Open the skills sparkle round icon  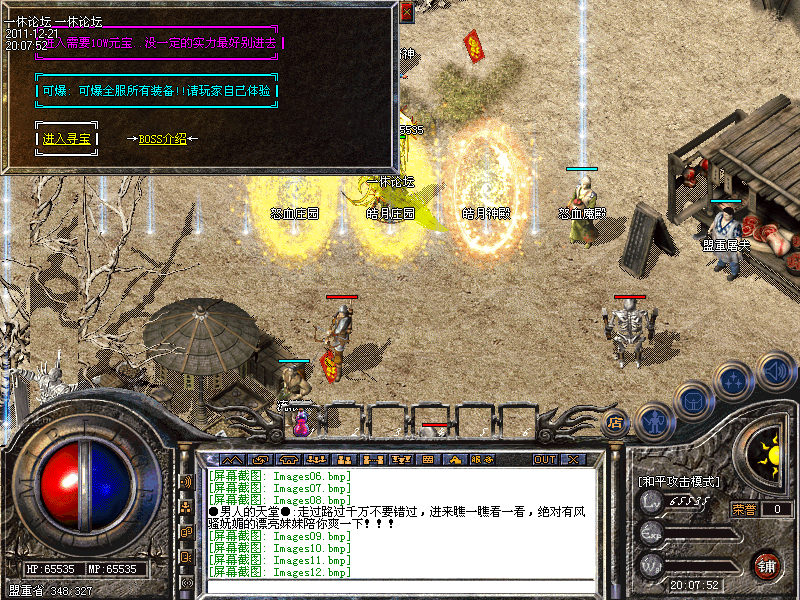735,380
